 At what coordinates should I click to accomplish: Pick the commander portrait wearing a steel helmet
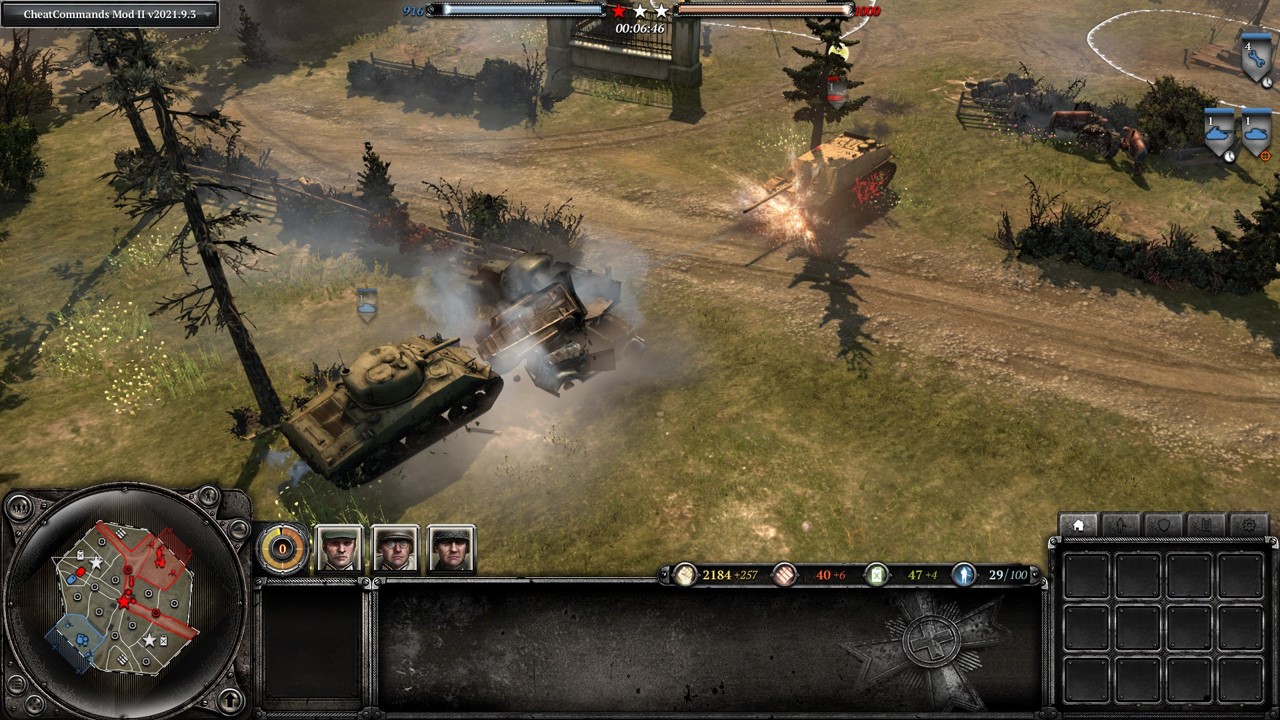(x=451, y=548)
